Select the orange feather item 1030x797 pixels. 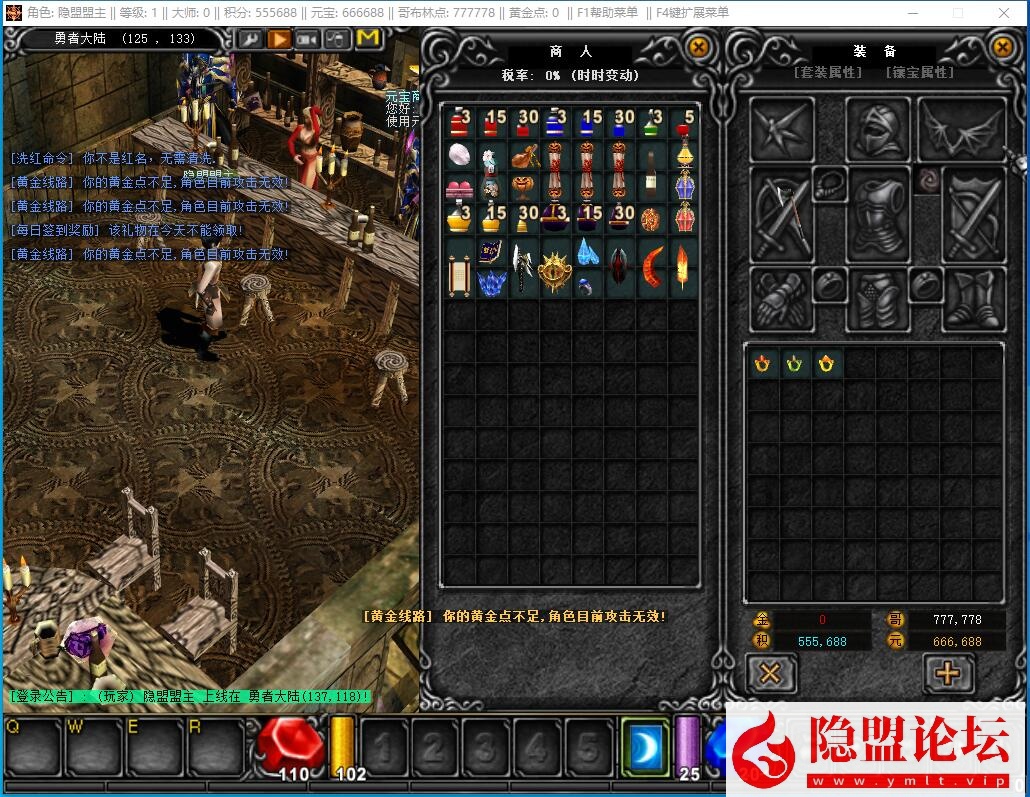tap(684, 267)
